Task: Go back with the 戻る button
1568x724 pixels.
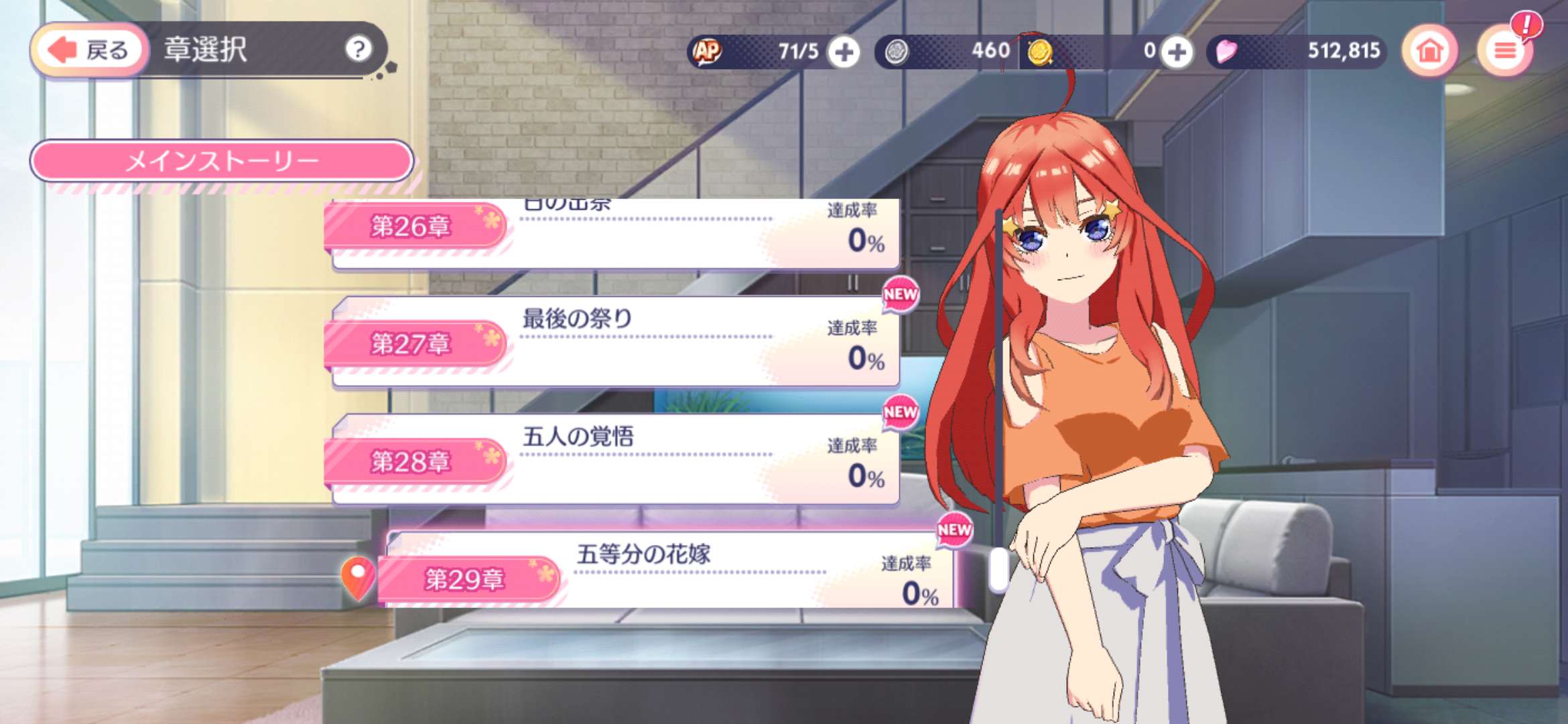Action: [x=90, y=50]
